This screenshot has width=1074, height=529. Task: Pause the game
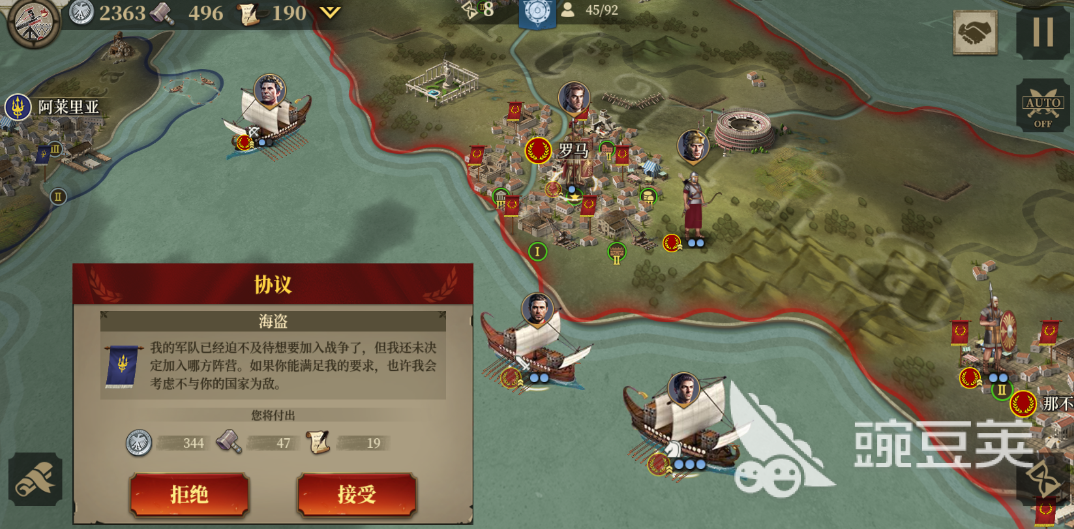coord(1043,32)
